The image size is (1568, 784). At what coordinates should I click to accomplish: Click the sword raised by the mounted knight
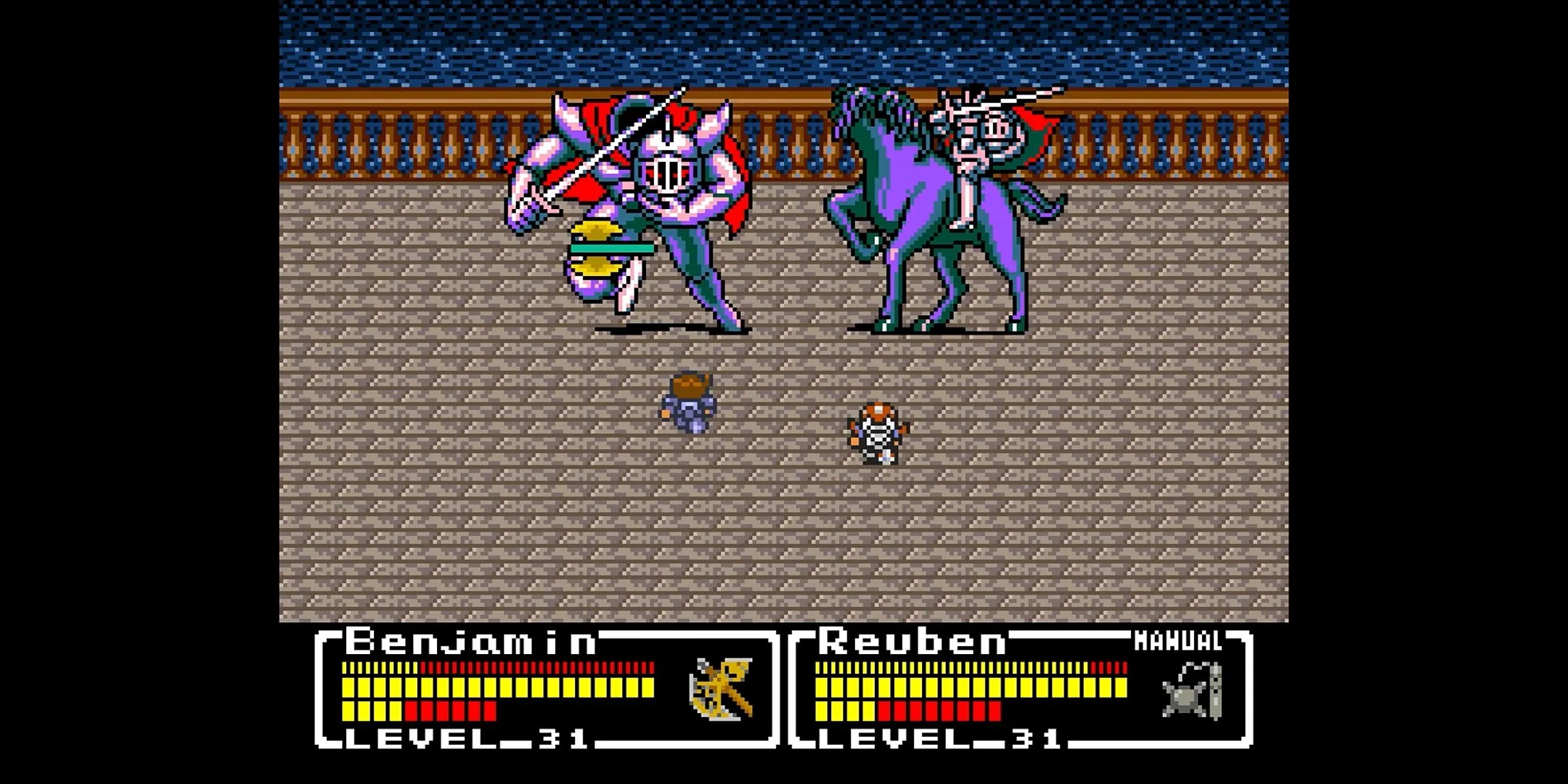(1027, 98)
